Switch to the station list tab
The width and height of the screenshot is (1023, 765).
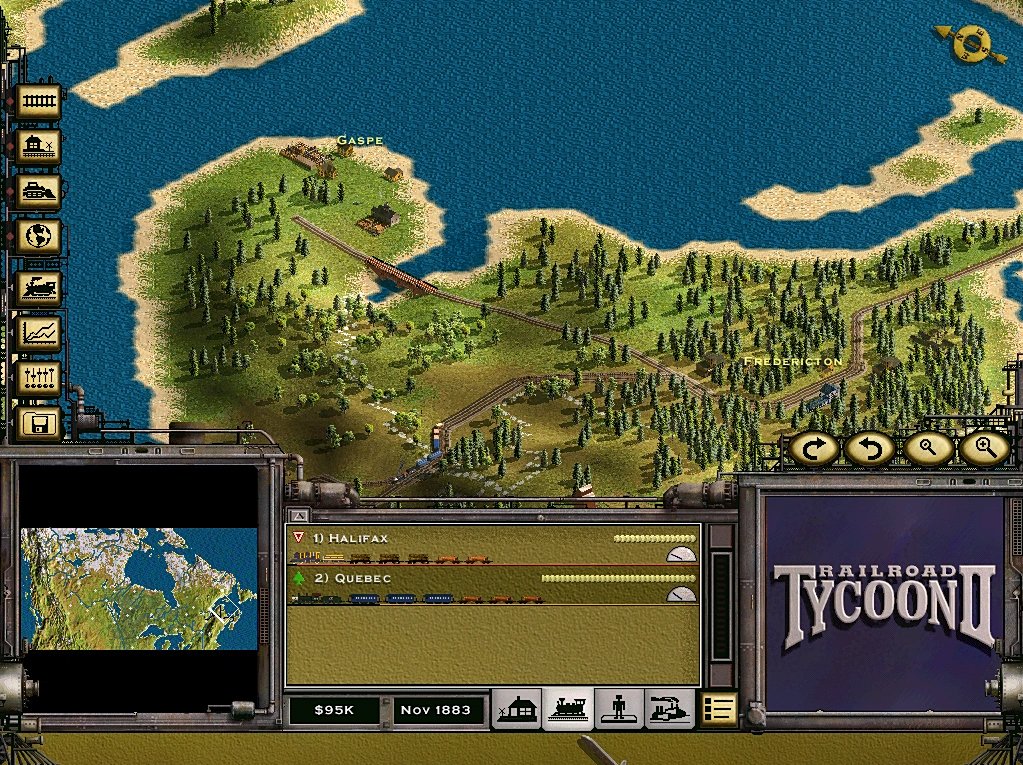517,709
